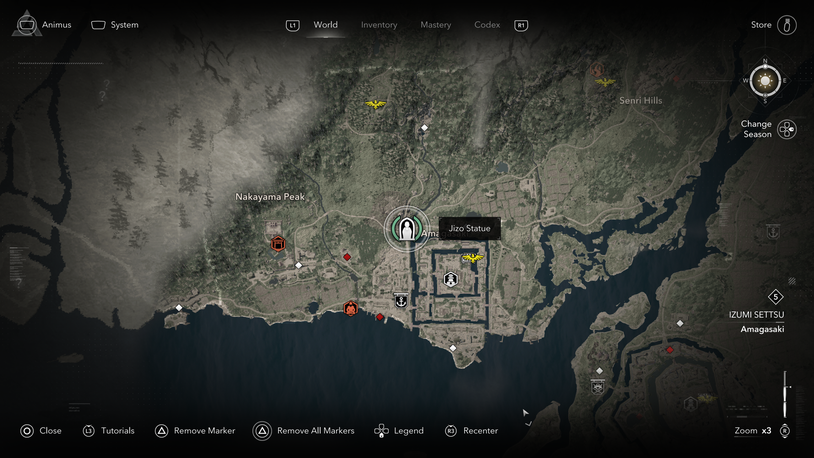Close the map screen
Image resolution: width=814 pixels, height=458 pixels.
[27, 431]
